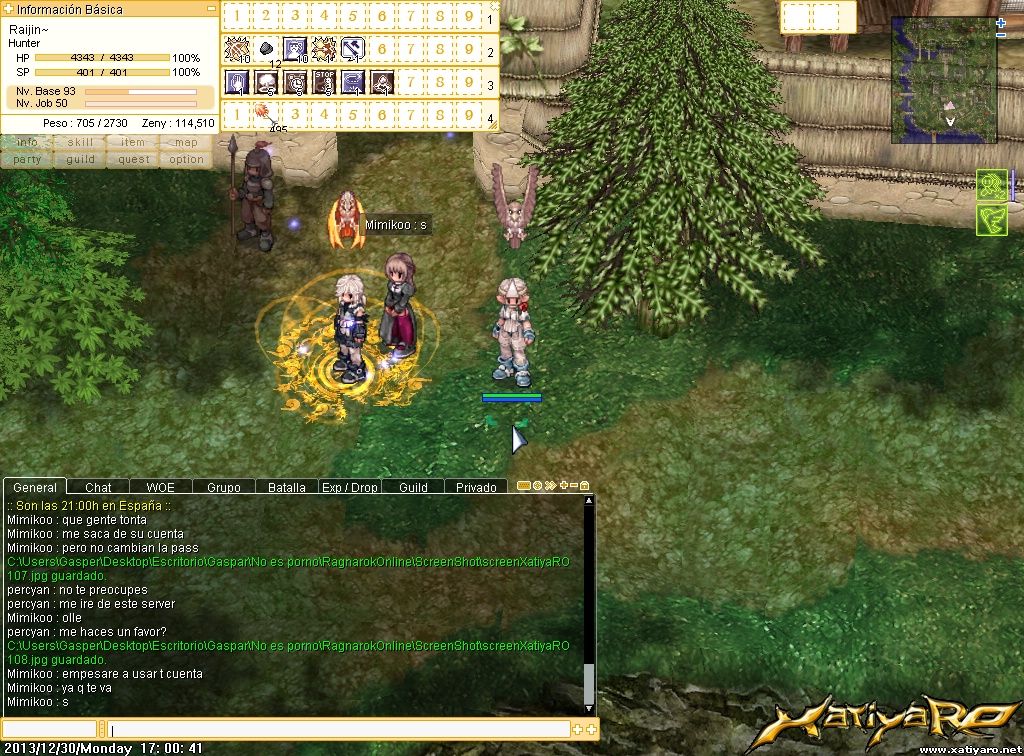The image size is (1024, 756).
Task: Open the party window button
Action: point(27,160)
